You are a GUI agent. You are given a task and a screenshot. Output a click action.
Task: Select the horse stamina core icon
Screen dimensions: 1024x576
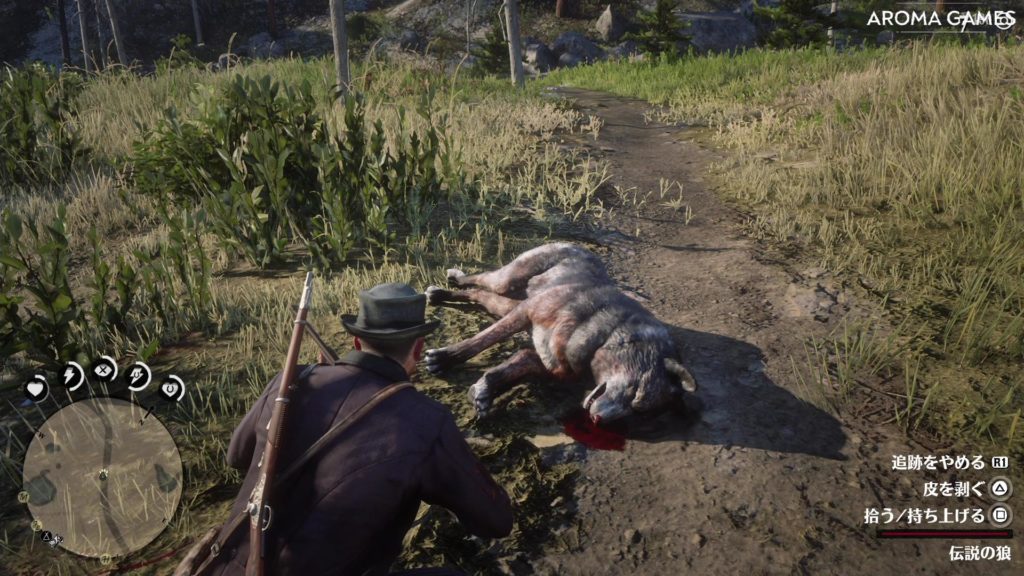click(x=139, y=375)
